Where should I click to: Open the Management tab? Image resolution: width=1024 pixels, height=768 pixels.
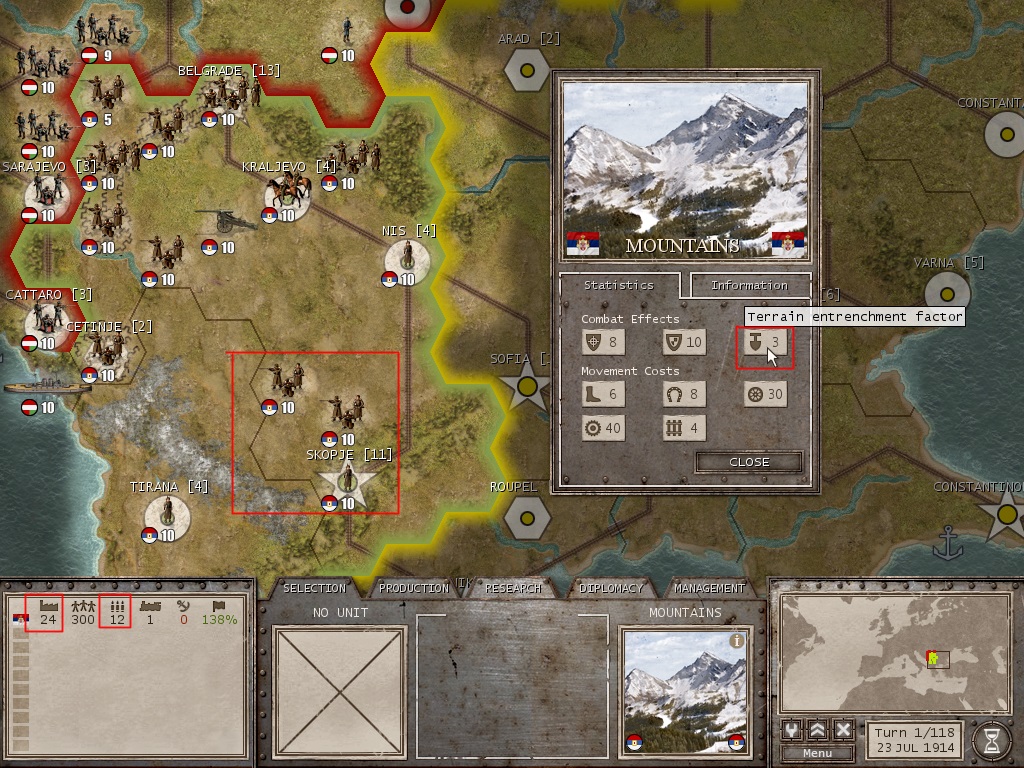[x=709, y=588]
